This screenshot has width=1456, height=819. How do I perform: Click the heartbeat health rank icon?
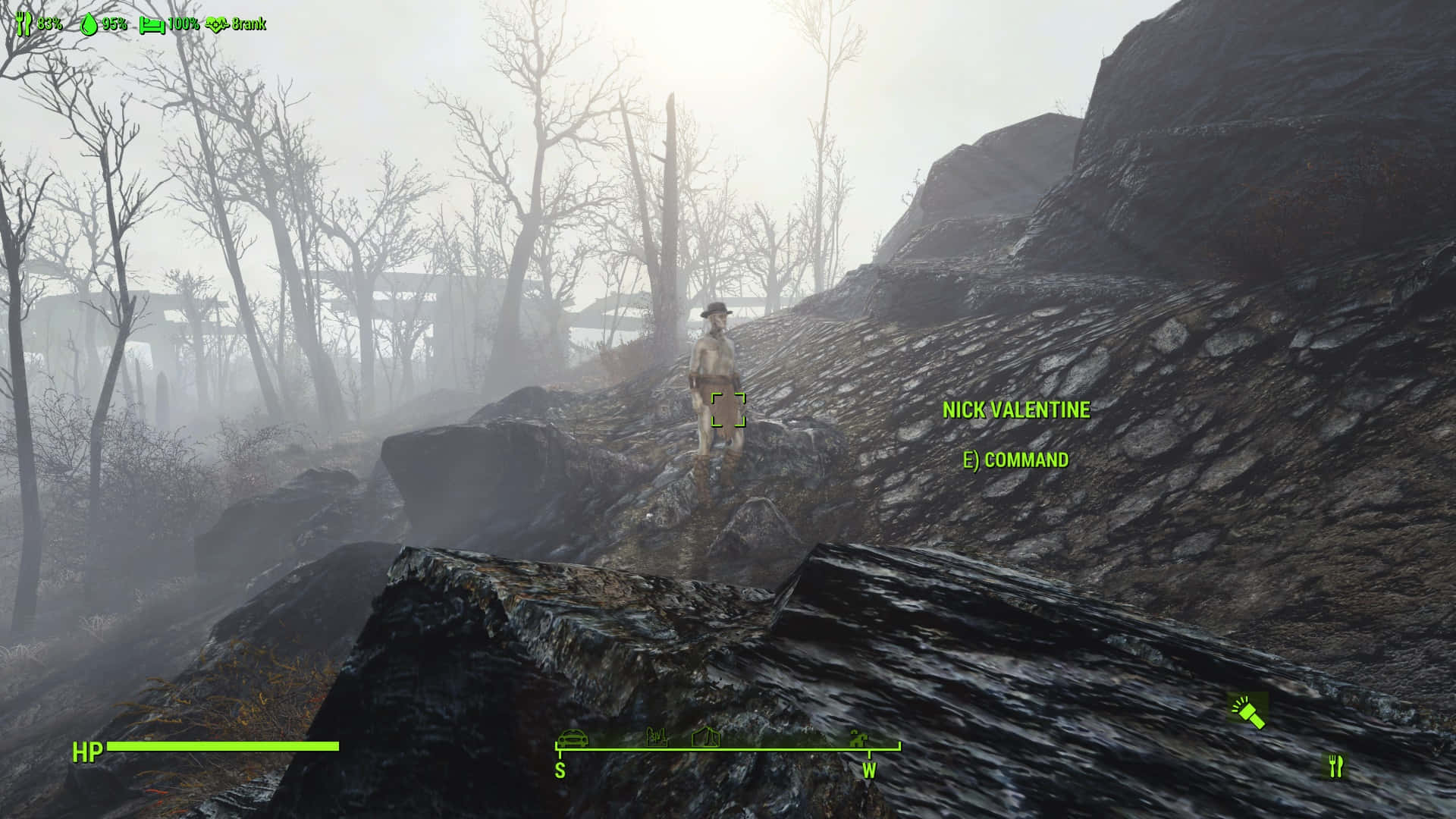tap(217, 24)
